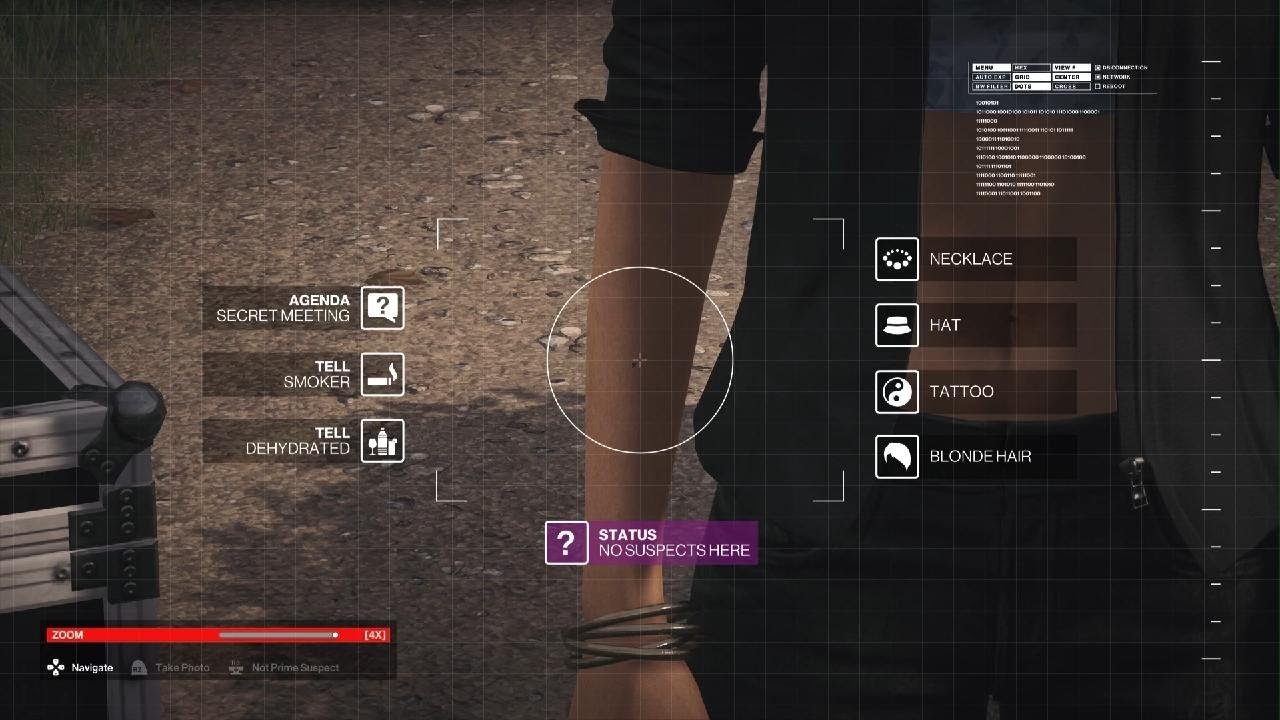Select the Hat suspect trait
The height and width of the screenshot is (720, 1280).
(x=975, y=325)
